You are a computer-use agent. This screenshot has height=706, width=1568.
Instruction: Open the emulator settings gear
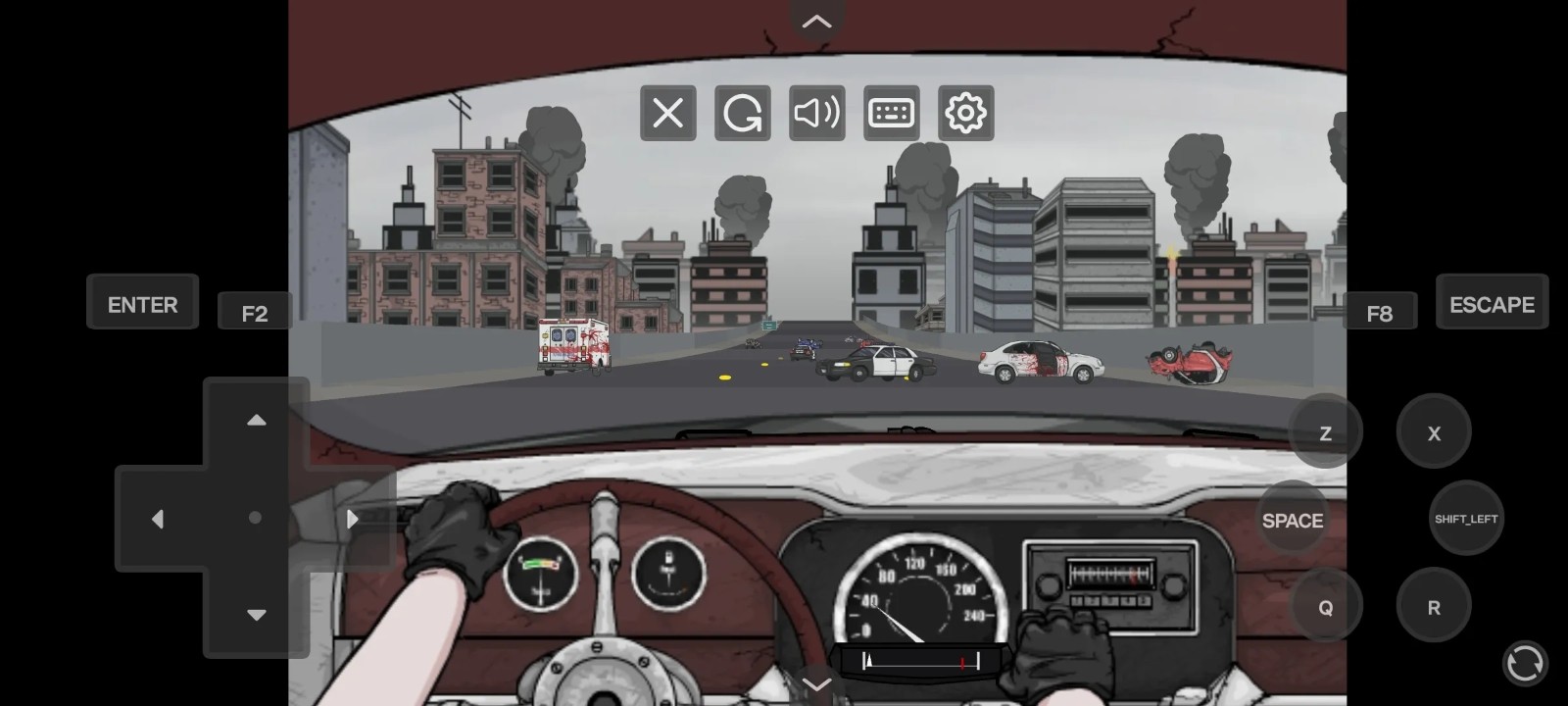pyautogui.click(x=965, y=113)
